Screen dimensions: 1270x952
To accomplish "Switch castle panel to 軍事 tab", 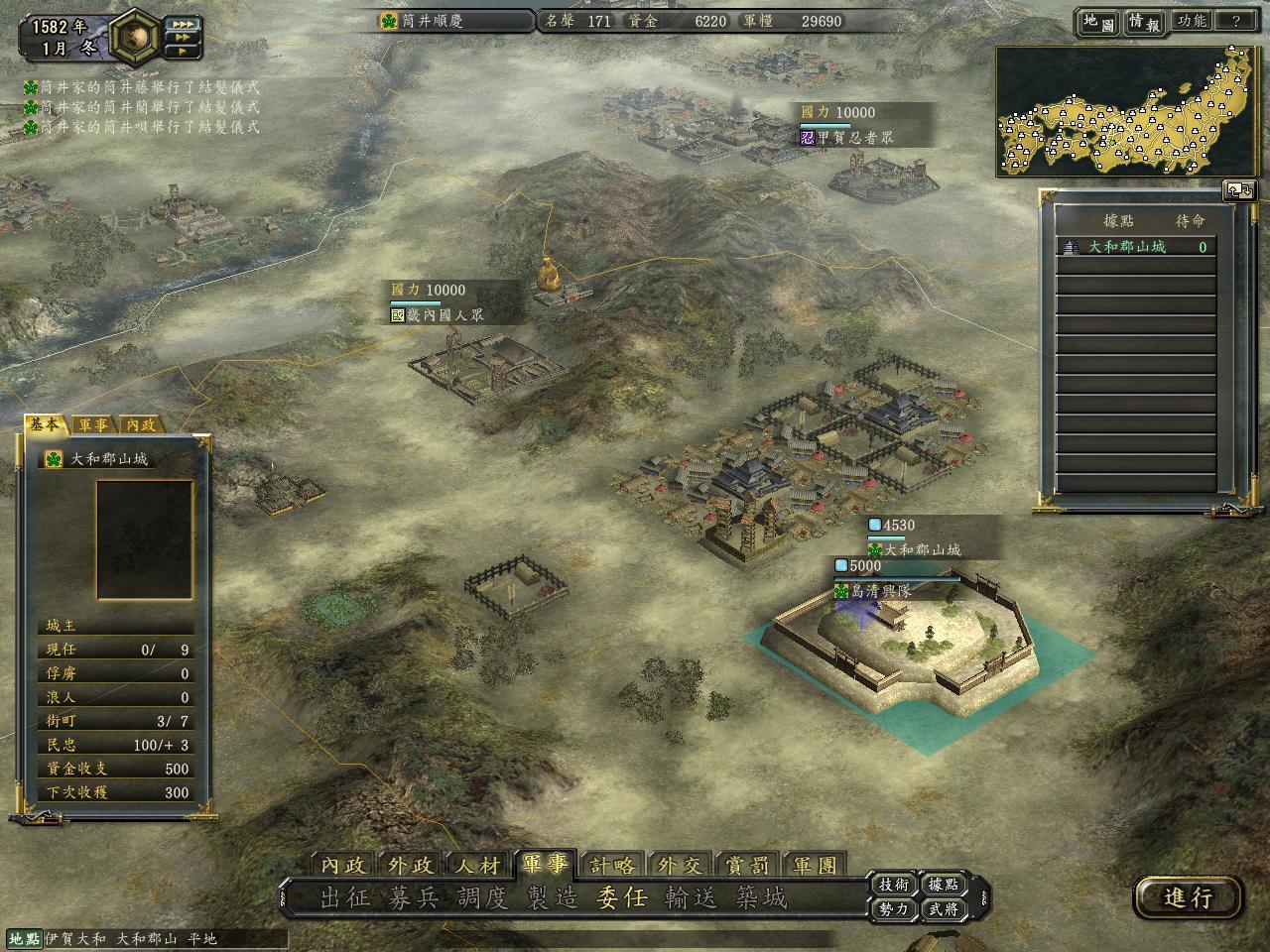I will pyautogui.click(x=93, y=424).
